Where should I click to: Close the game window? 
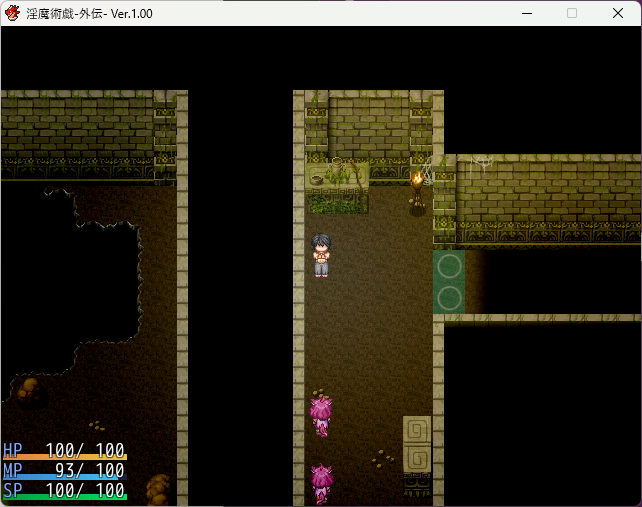(617, 13)
